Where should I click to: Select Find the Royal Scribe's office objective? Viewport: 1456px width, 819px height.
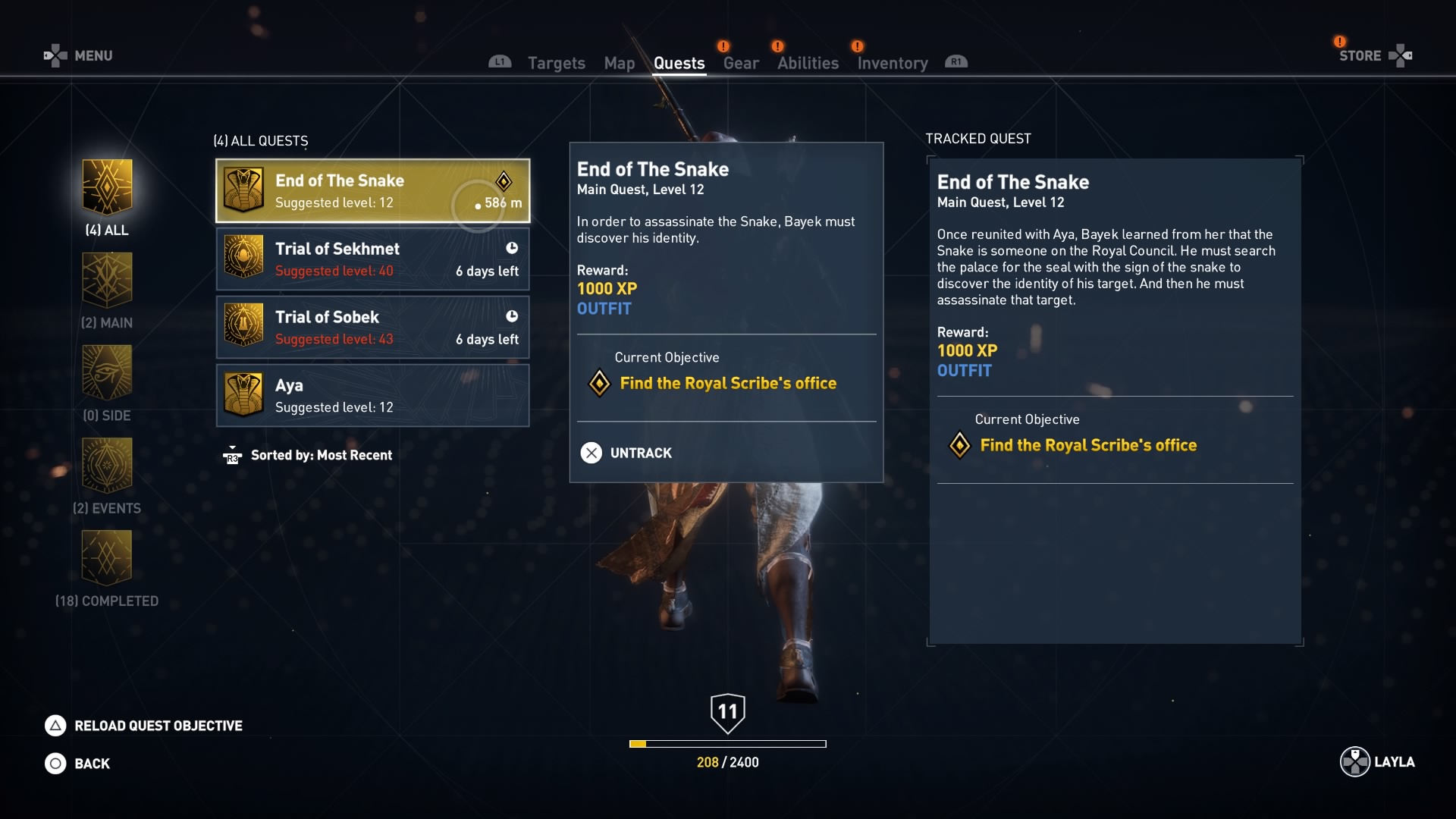click(728, 383)
